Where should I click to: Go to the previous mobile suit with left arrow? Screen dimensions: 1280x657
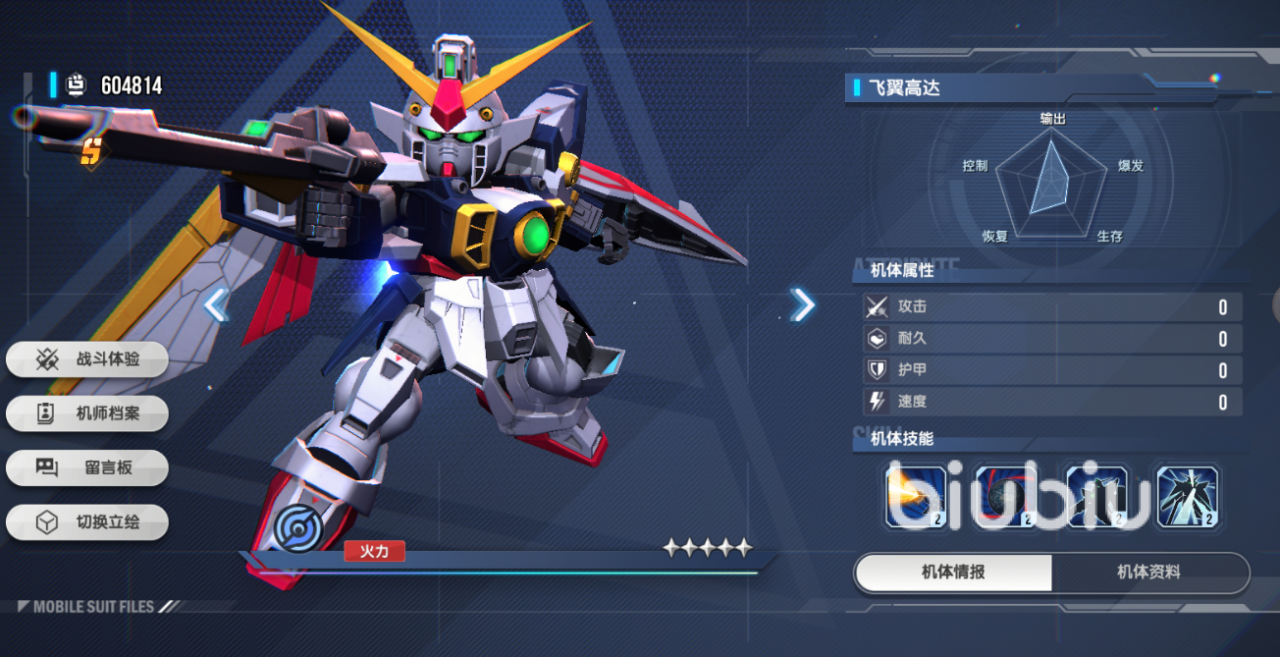pos(216,305)
